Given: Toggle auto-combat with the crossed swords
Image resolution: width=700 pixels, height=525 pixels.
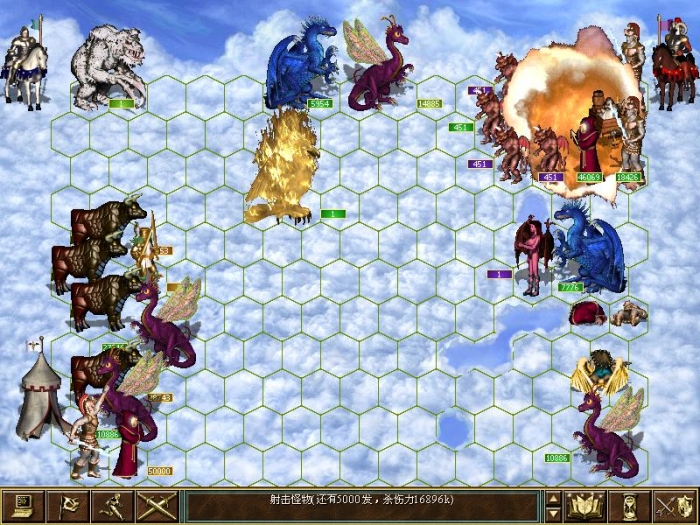Looking at the screenshot, I should pos(155,506).
